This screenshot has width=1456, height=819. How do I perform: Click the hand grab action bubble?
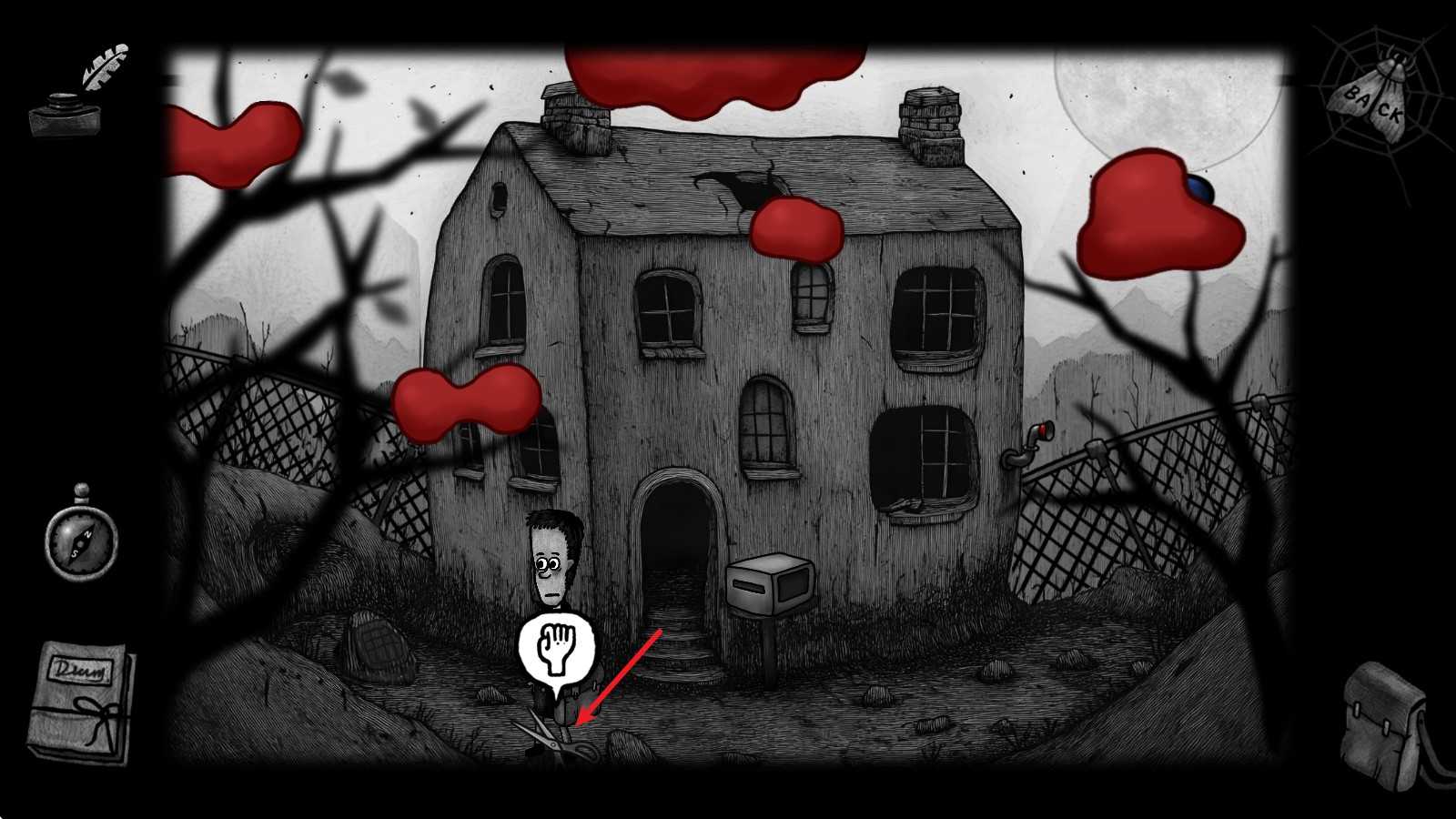click(x=556, y=646)
